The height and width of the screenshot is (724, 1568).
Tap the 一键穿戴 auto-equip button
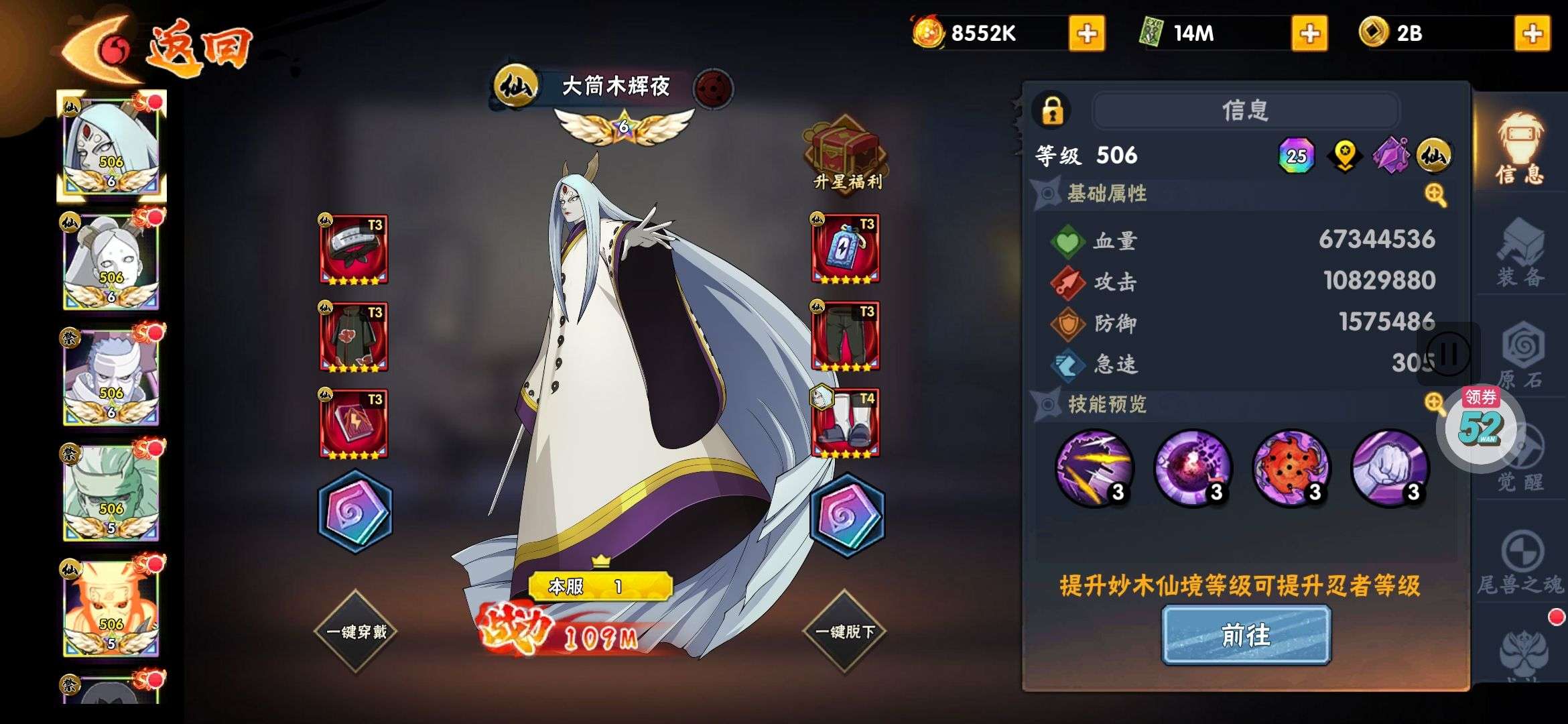(x=356, y=631)
